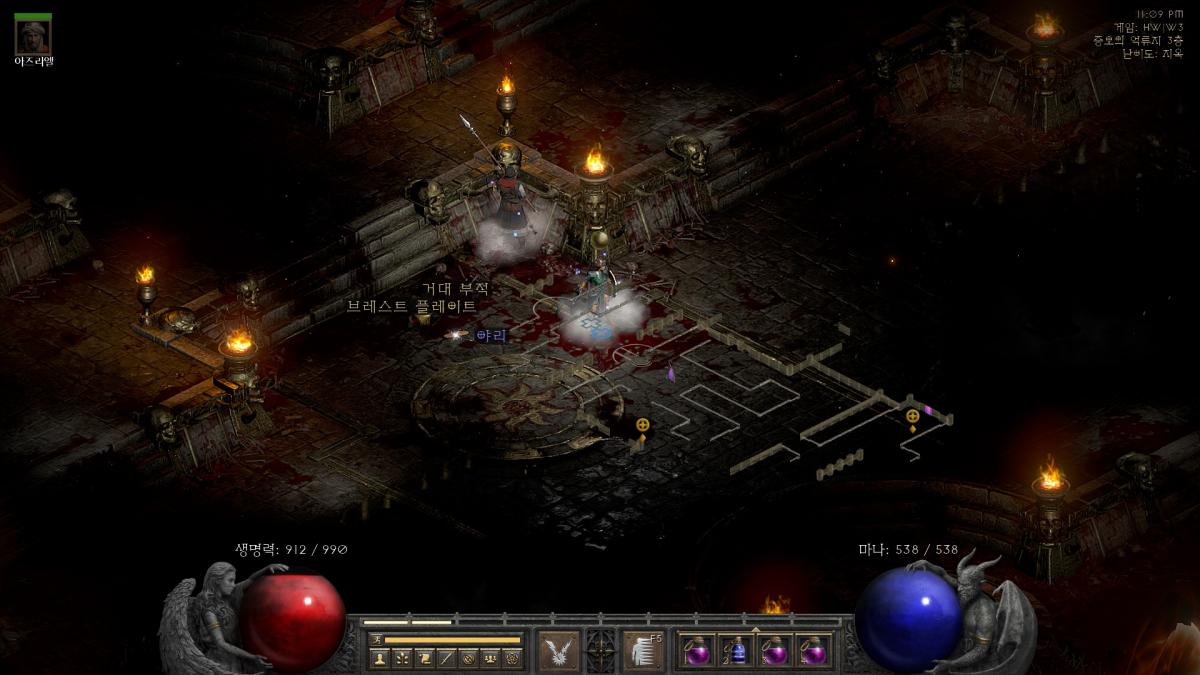Pick up the 브레스트 플레이트 item label
Screen dimensions: 1200x675
[412, 306]
